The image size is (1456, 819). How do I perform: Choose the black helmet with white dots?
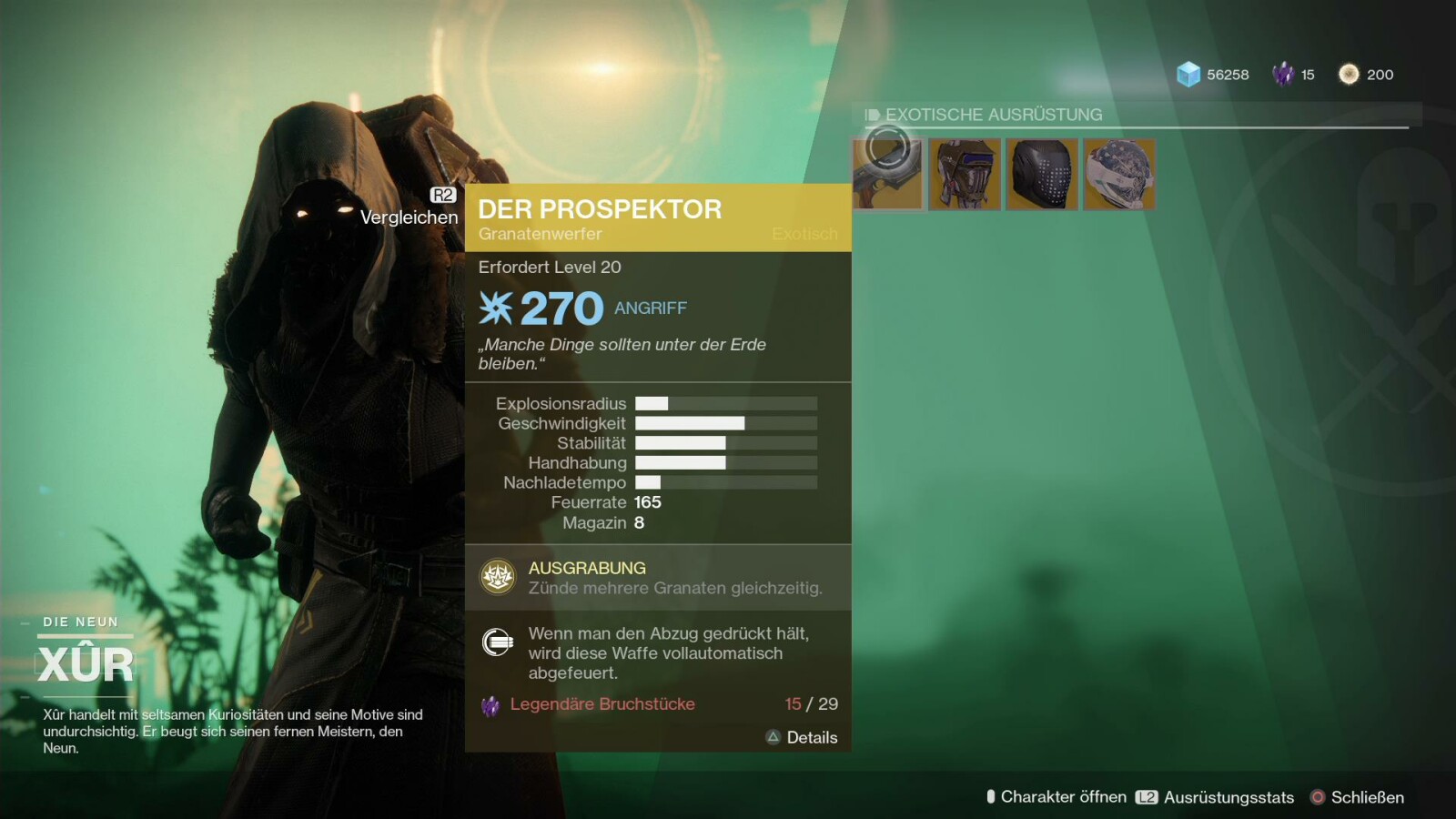tap(1042, 174)
